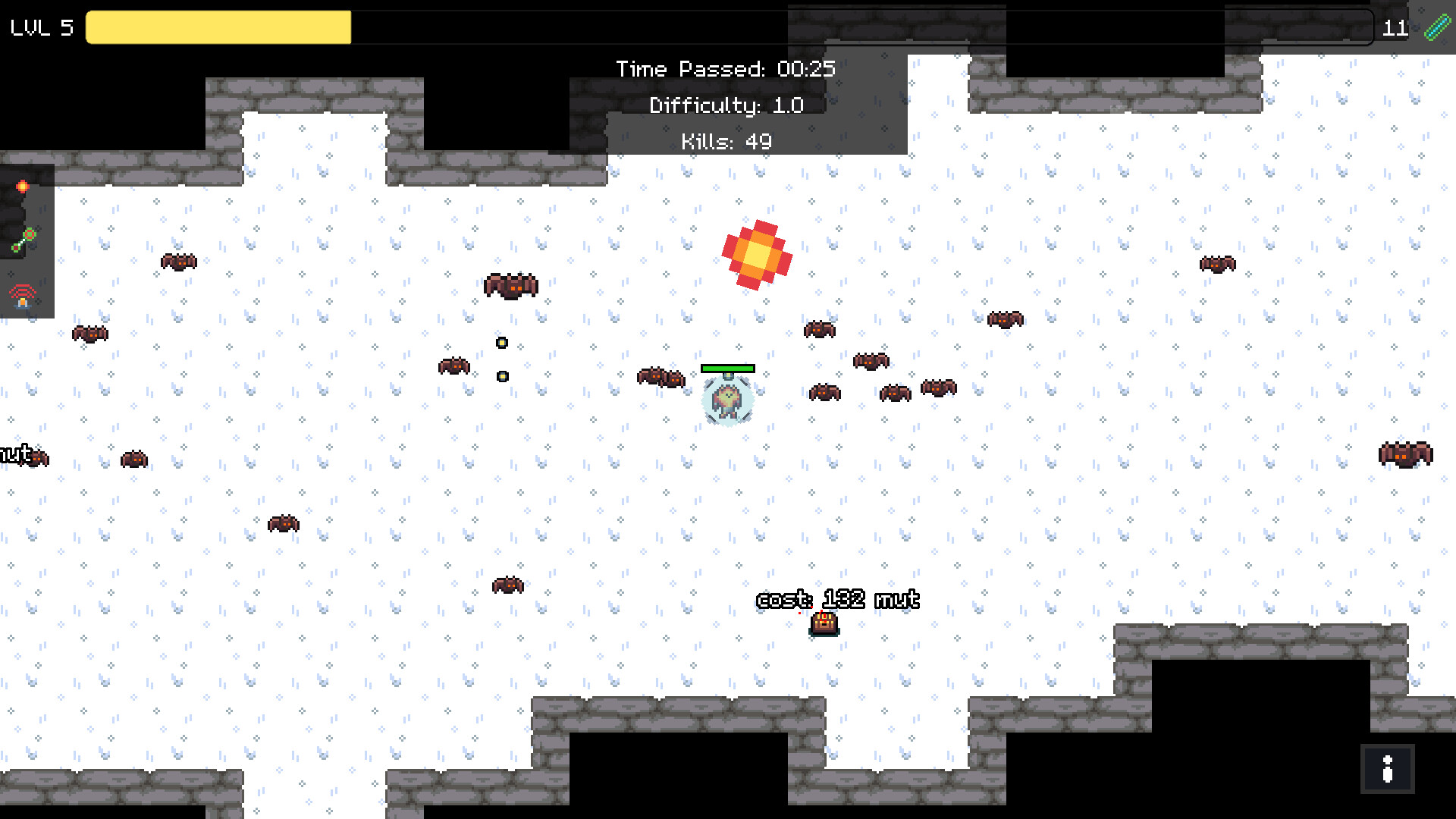
Task: Click the green health bar above the player
Action: coord(728,368)
